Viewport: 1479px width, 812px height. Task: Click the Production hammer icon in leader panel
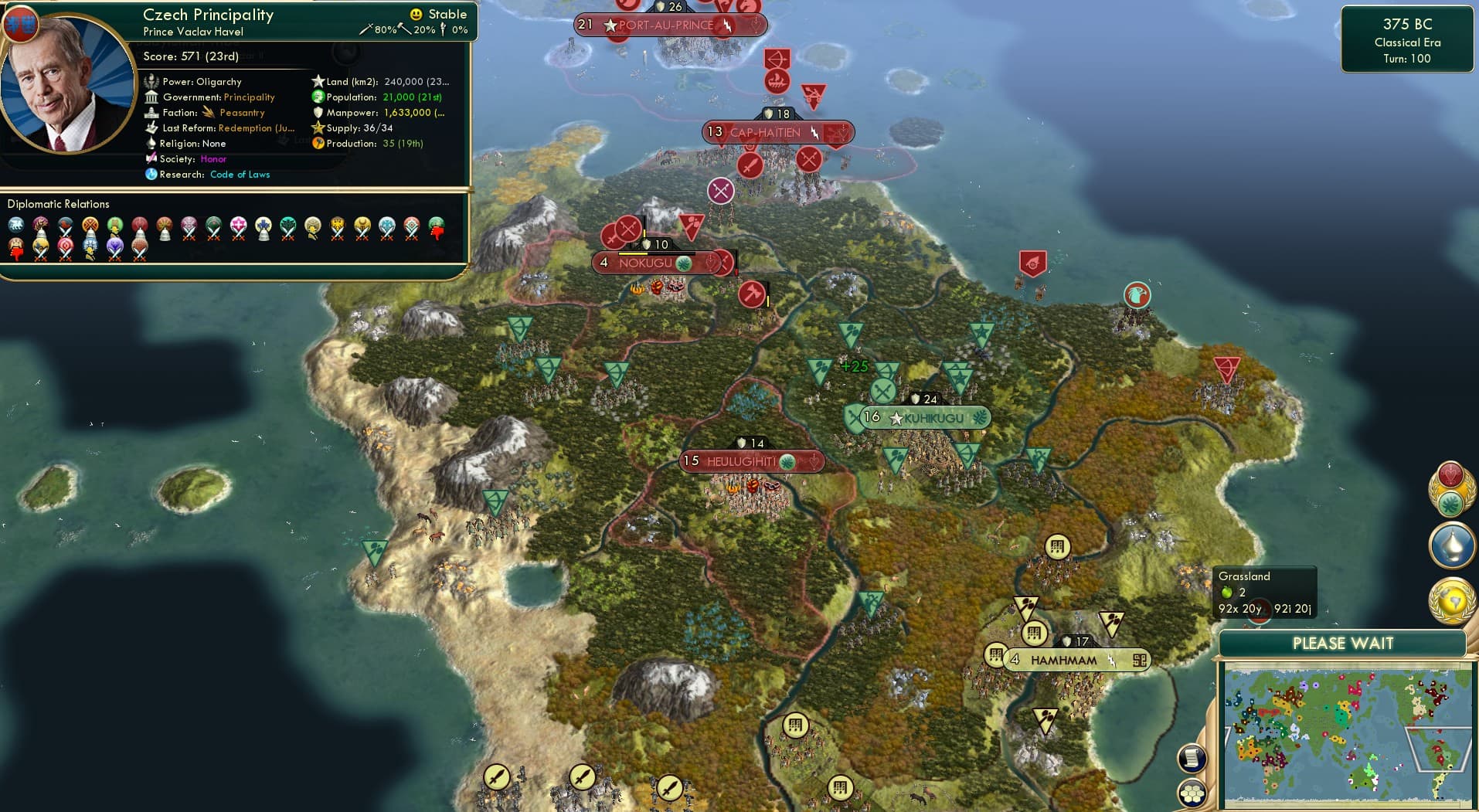coord(319,143)
